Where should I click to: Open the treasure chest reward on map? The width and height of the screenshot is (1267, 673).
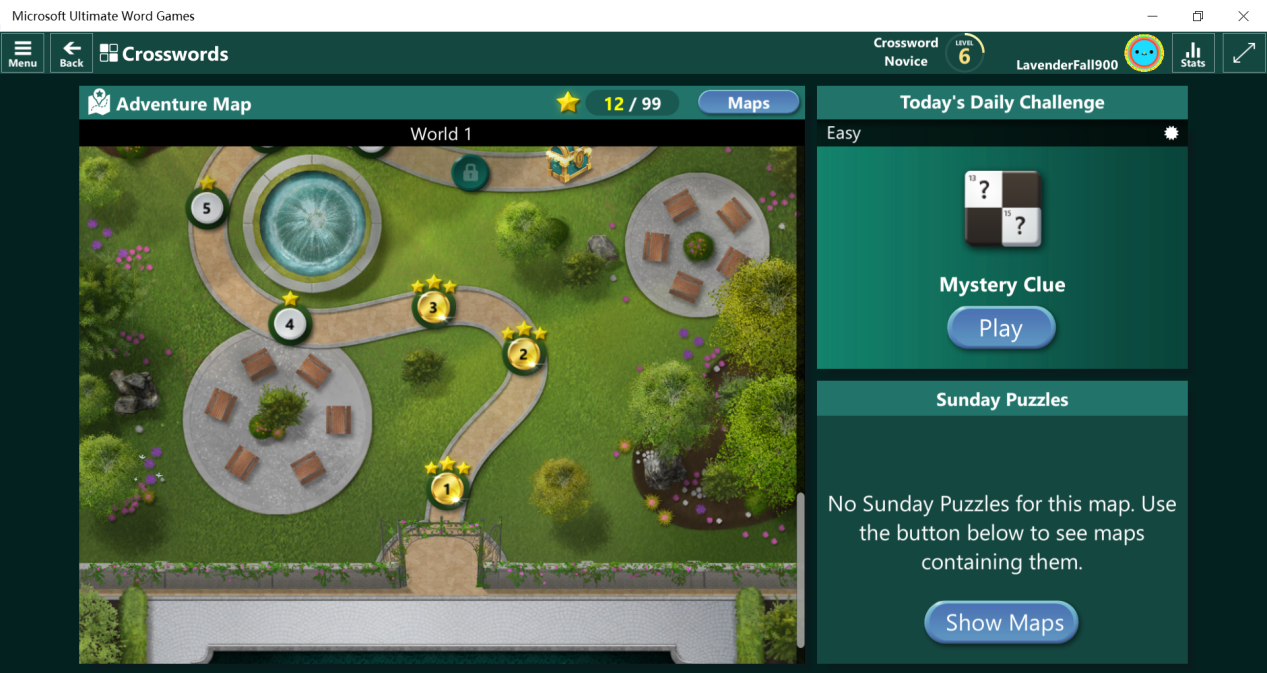tap(569, 165)
